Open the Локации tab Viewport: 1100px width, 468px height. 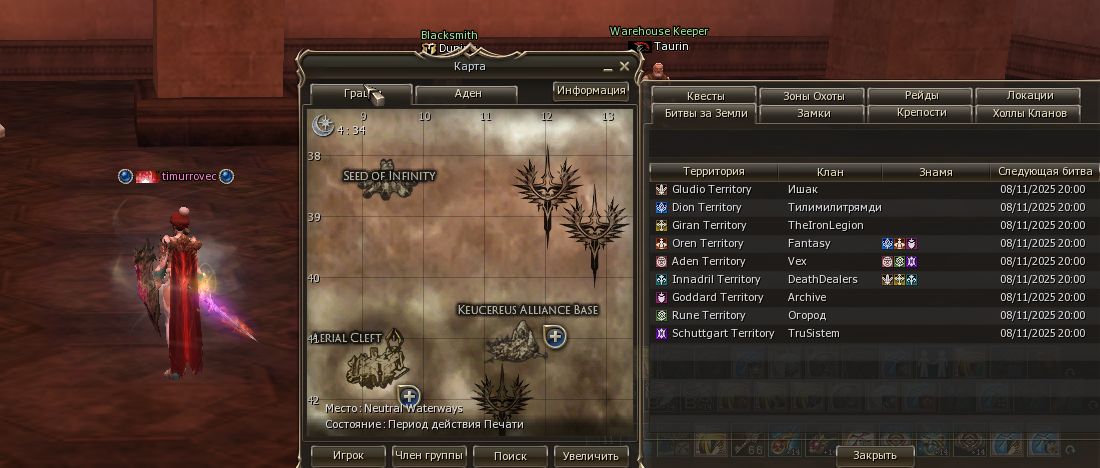tap(1029, 96)
